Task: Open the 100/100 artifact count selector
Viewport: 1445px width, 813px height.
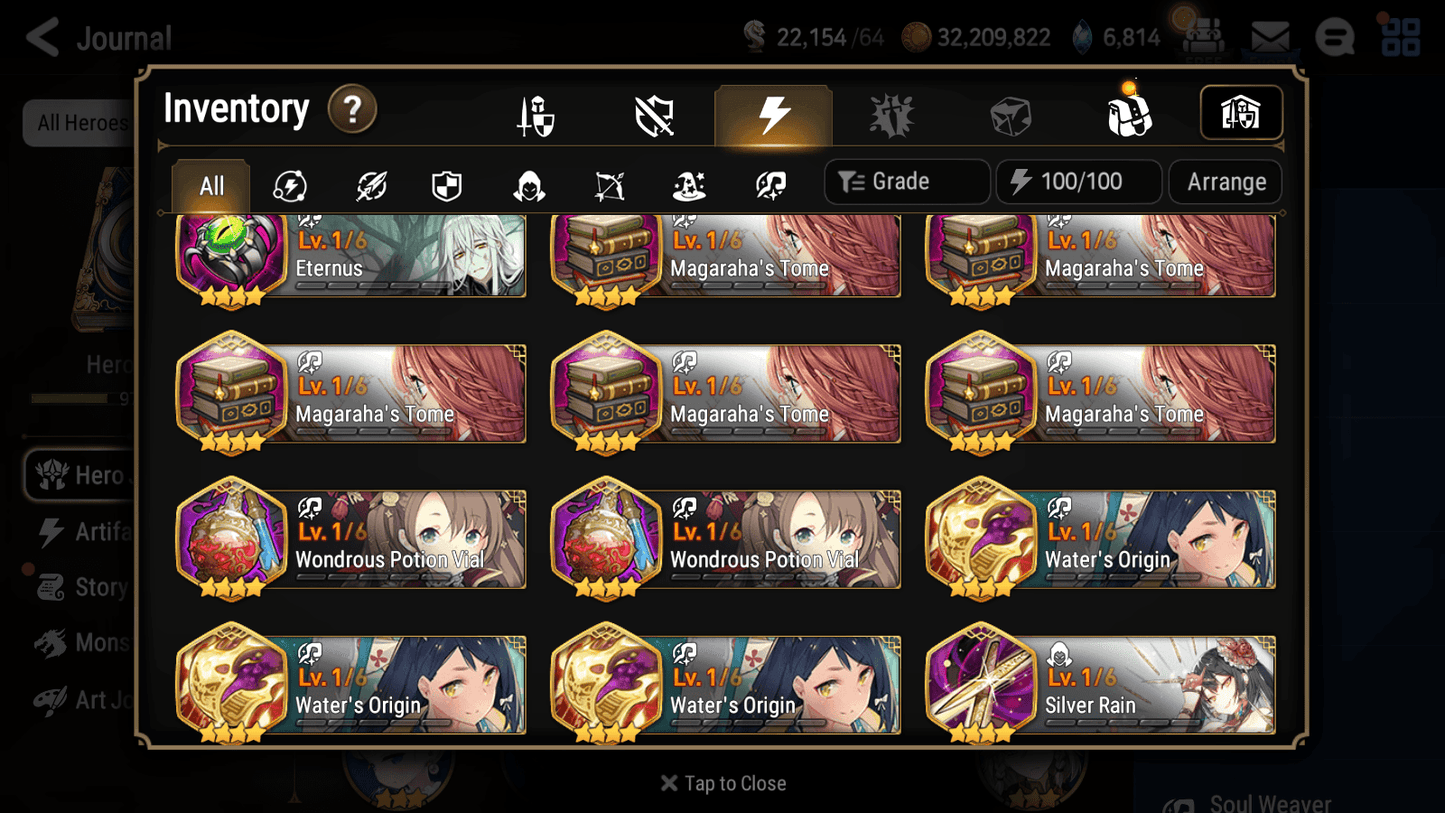Action: tap(1078, 181)
